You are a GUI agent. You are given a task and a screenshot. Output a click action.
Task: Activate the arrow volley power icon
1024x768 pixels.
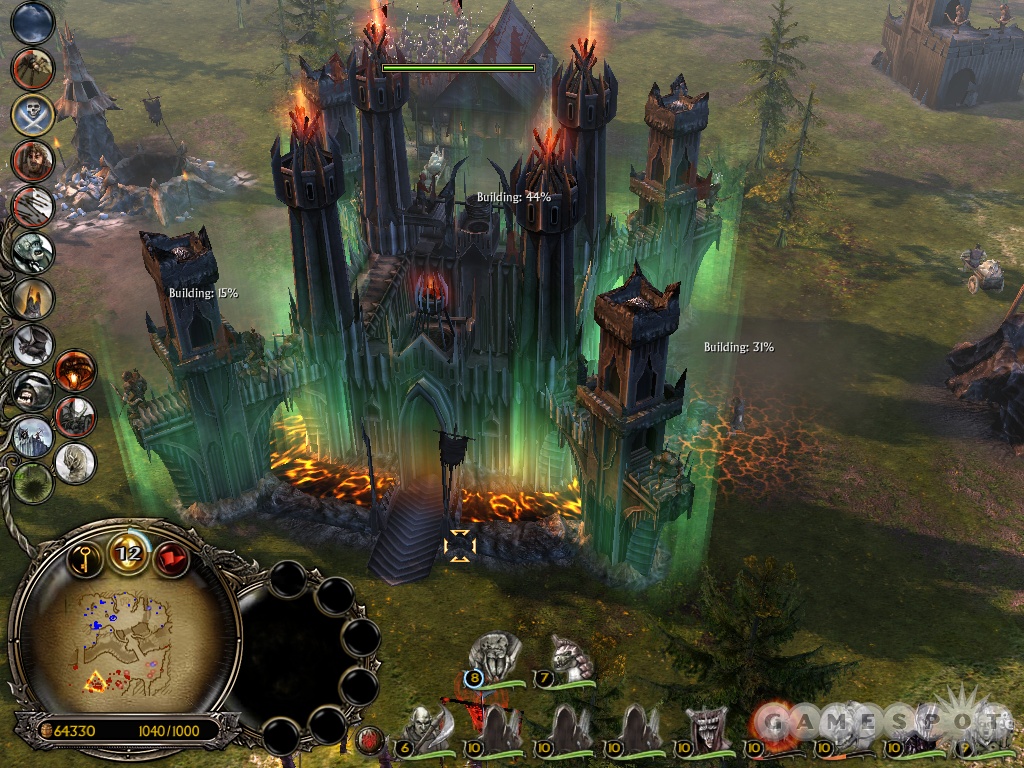pyautogui.click(x=33, y=207)
